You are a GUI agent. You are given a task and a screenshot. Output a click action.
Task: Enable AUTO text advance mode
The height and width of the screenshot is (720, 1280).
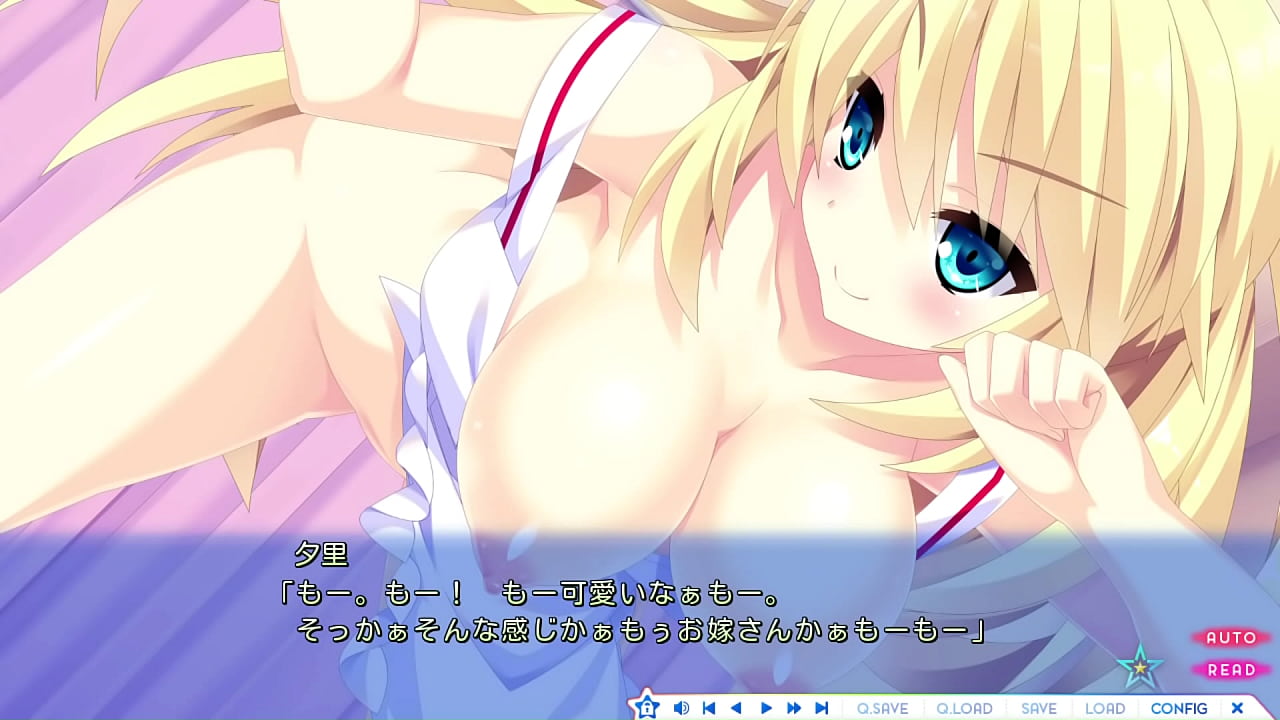point(1232,639)
